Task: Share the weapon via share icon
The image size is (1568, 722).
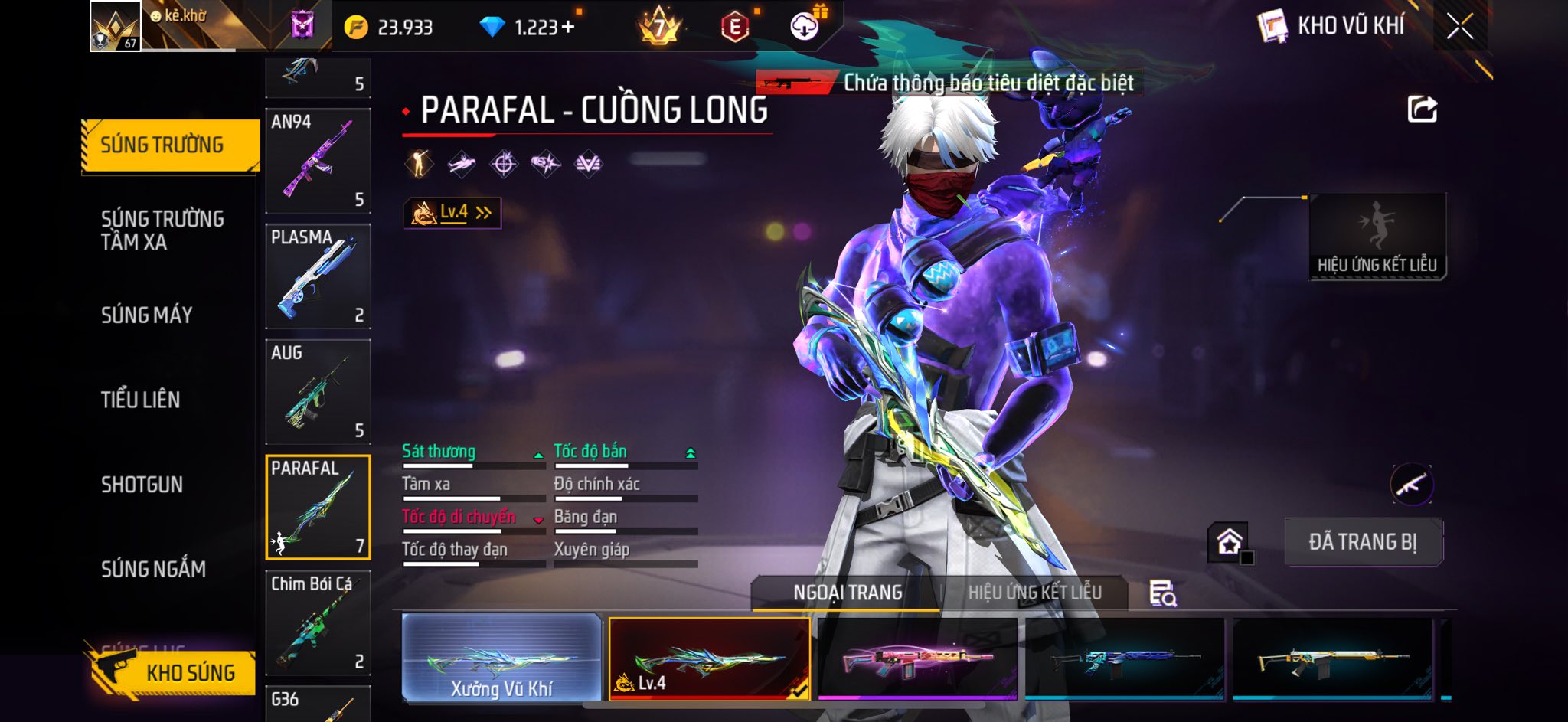Action: pyautogui.click(x=1422, y=109)
